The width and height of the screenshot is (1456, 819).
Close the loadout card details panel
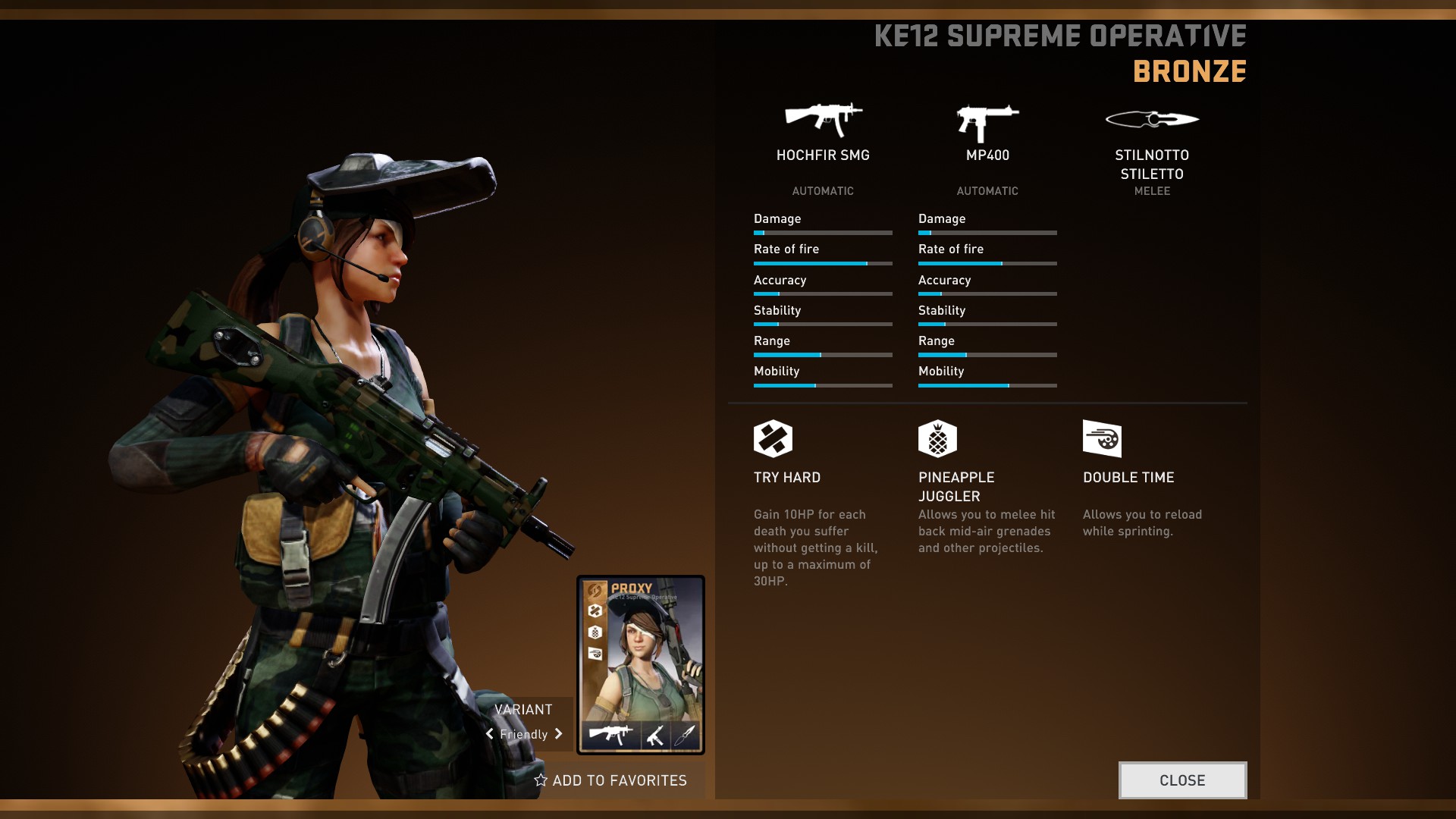pyautogui.click(x=1182, y=780)
